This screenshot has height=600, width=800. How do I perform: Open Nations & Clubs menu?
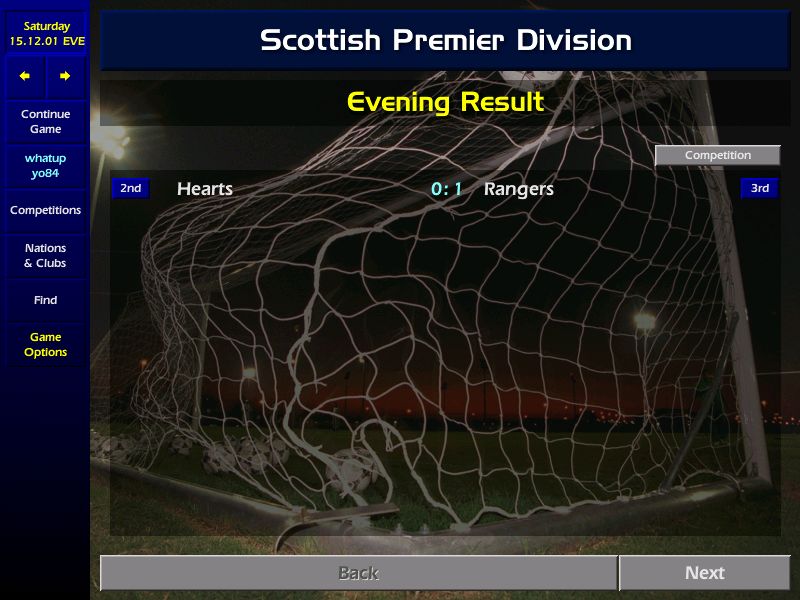[x=45, y=256]
